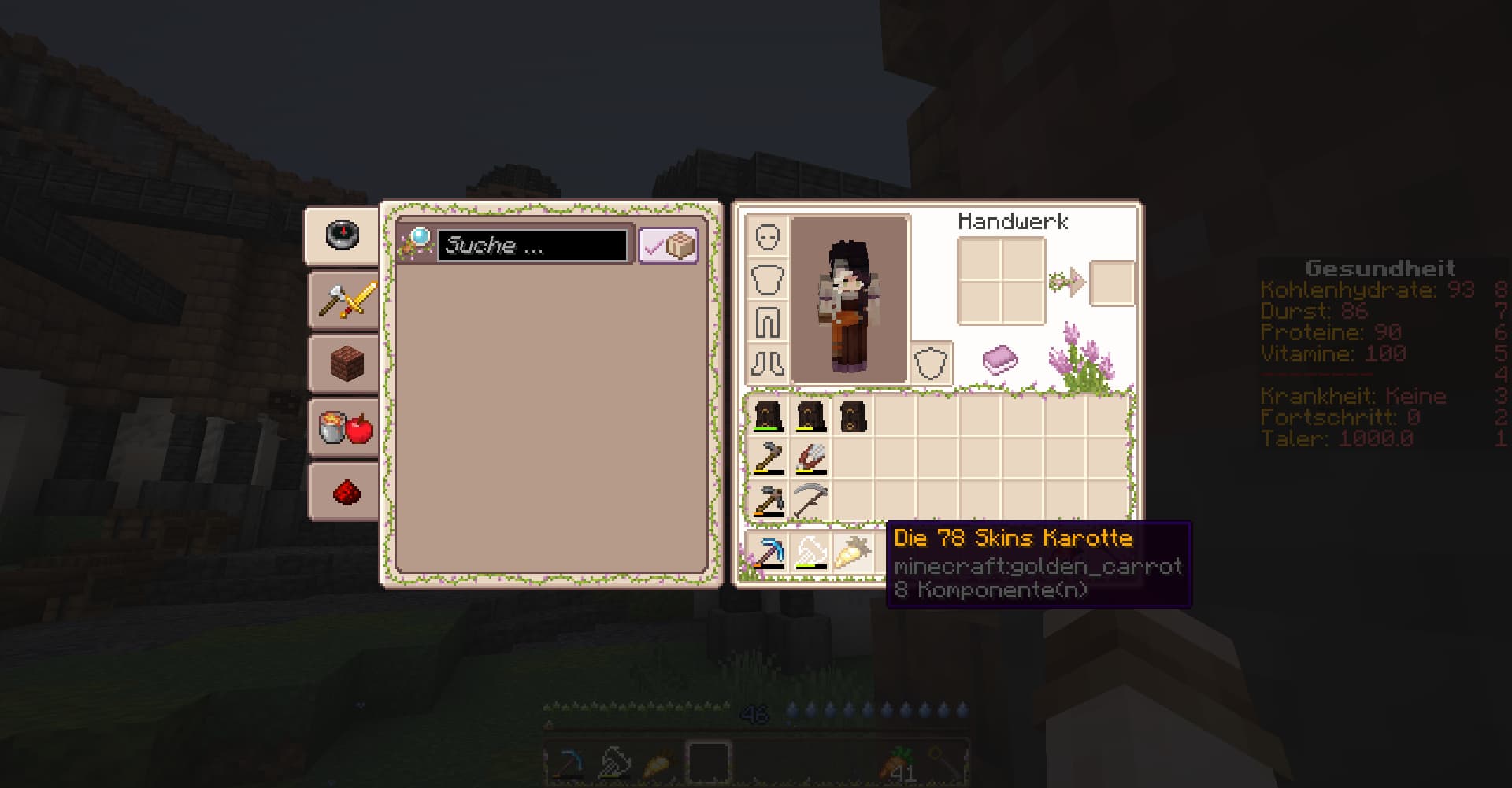
Task: Select the empty helmet armor slot
Action: click(768, 237)
